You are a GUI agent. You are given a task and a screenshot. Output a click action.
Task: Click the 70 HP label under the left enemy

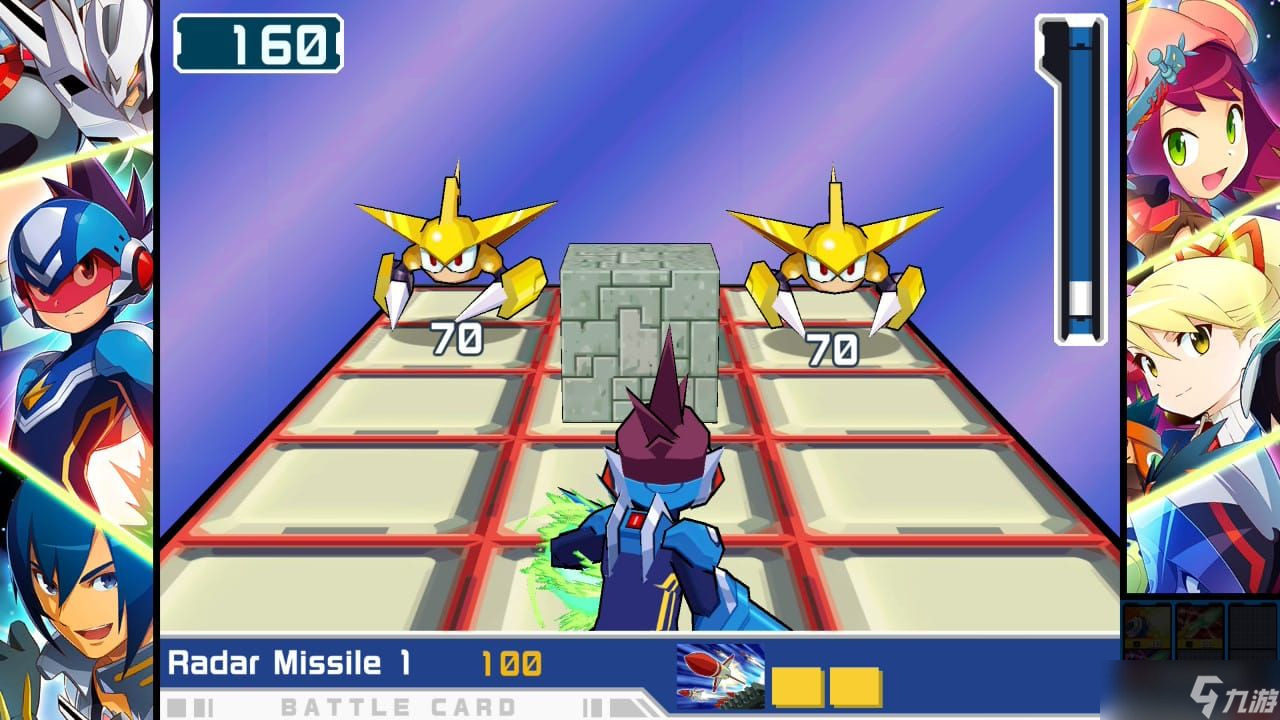pos(459,340)
